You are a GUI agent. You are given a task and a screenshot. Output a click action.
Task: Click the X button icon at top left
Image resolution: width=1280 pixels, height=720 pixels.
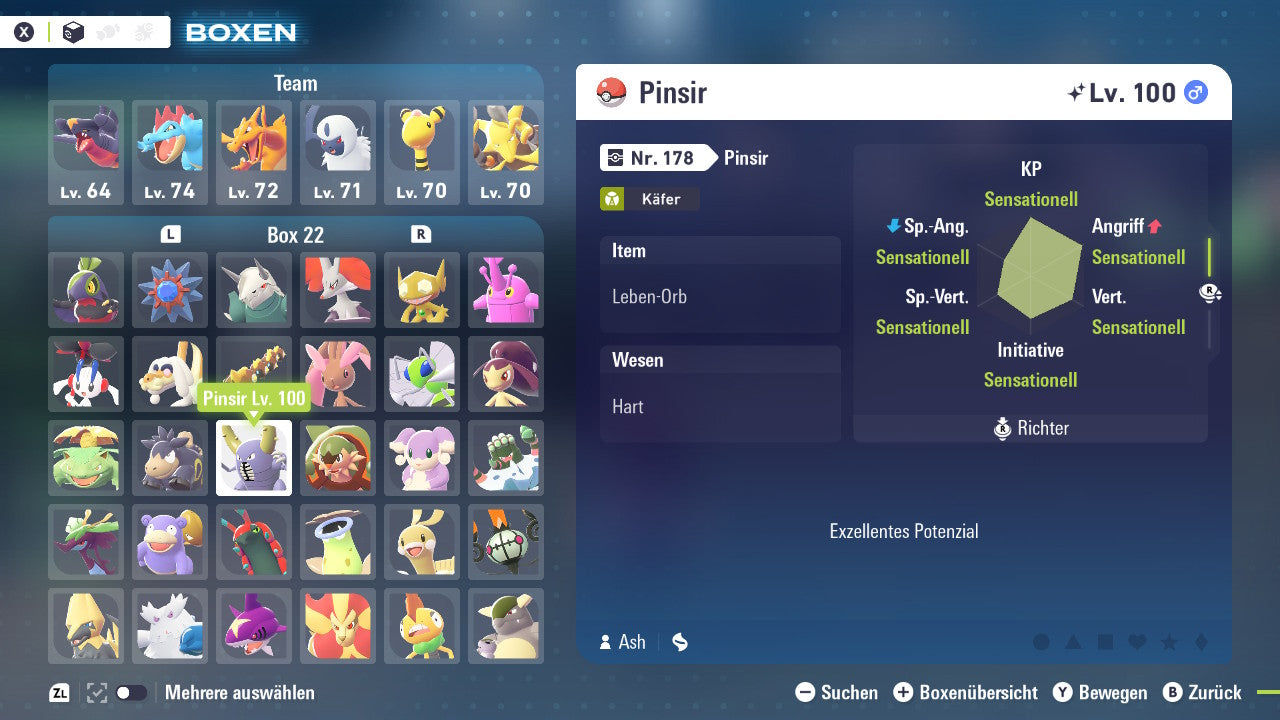(x=26, y=30)
